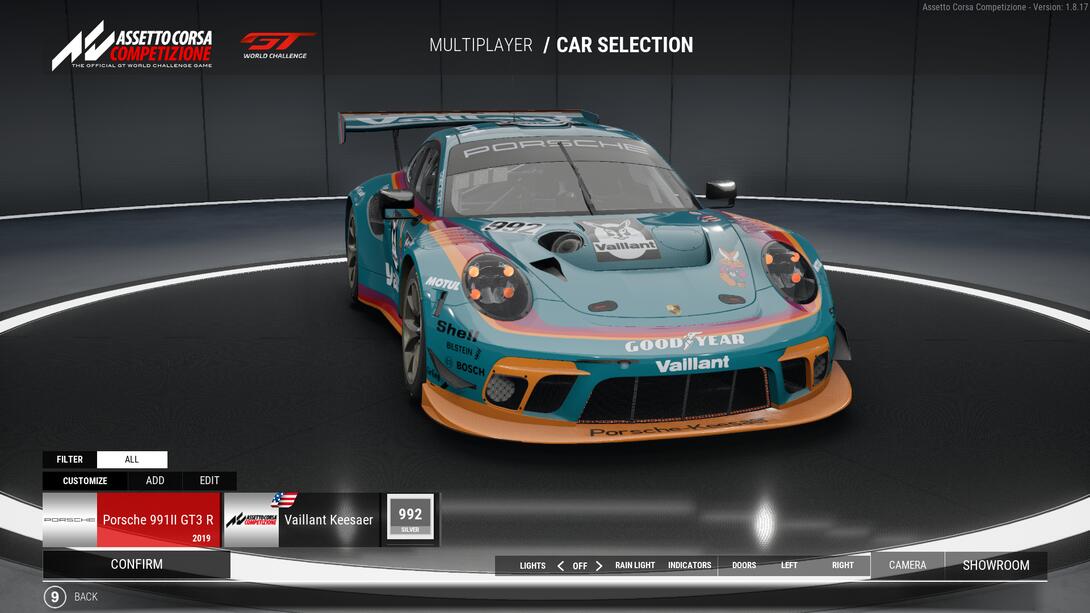
Task: Choose the Porsche 991II GT3 R tile
Action: pyautogui.click(x=131, y=520)
